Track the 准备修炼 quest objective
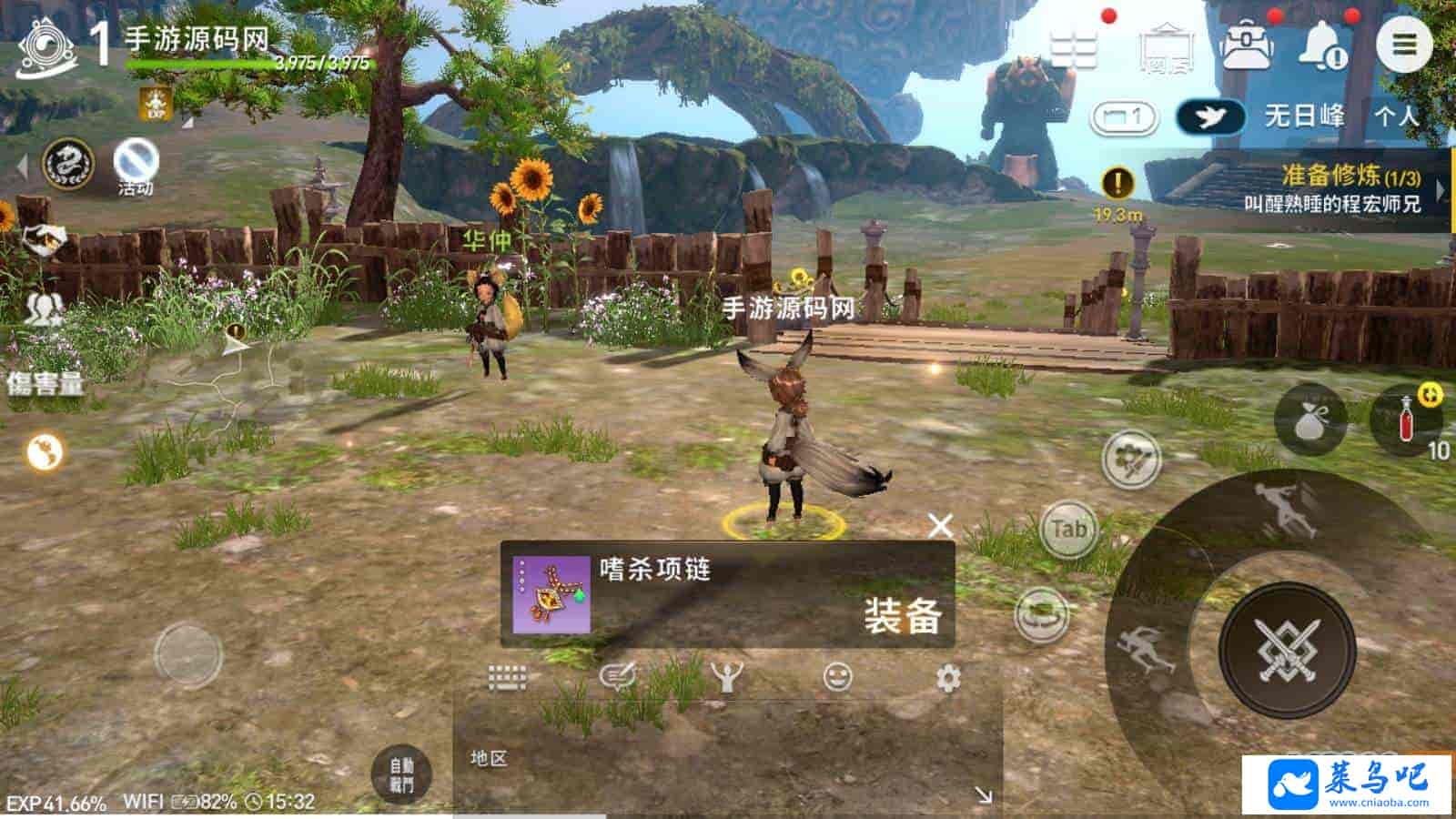Screen dimensions: 1456x819 [1331, 189]
